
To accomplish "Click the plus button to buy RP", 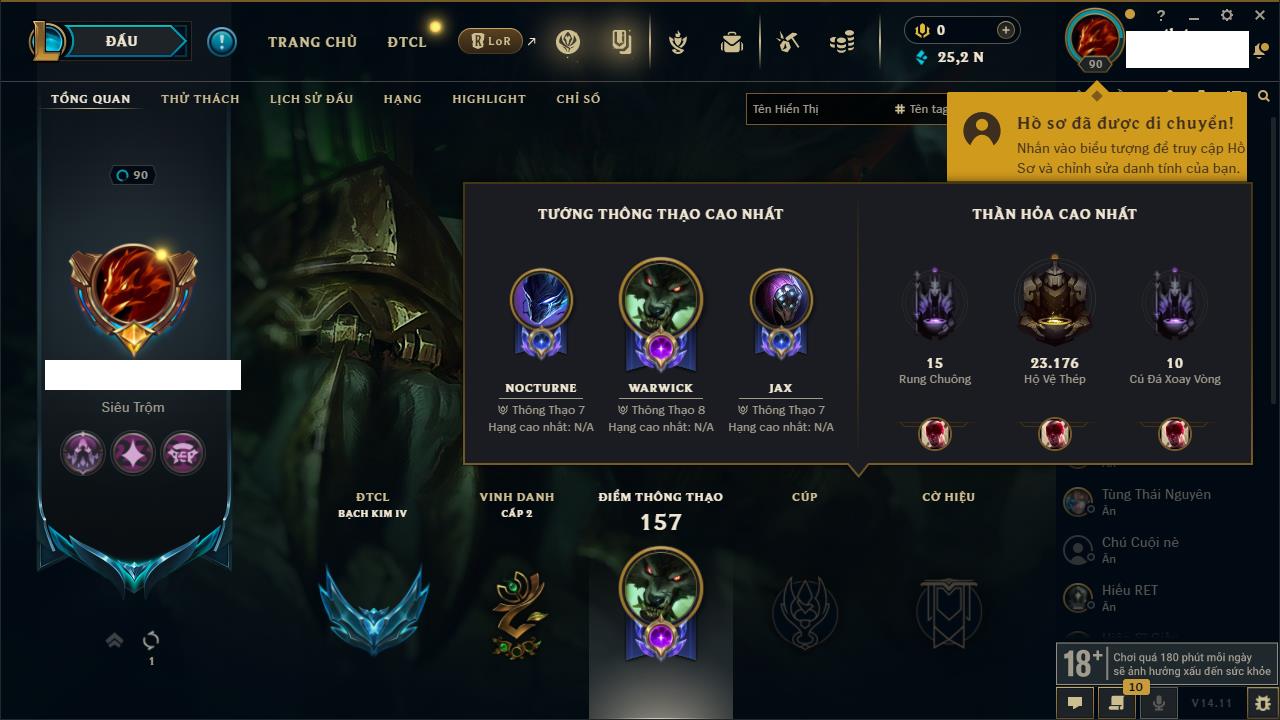I will pyautogui.click(x=1005, y=31).
